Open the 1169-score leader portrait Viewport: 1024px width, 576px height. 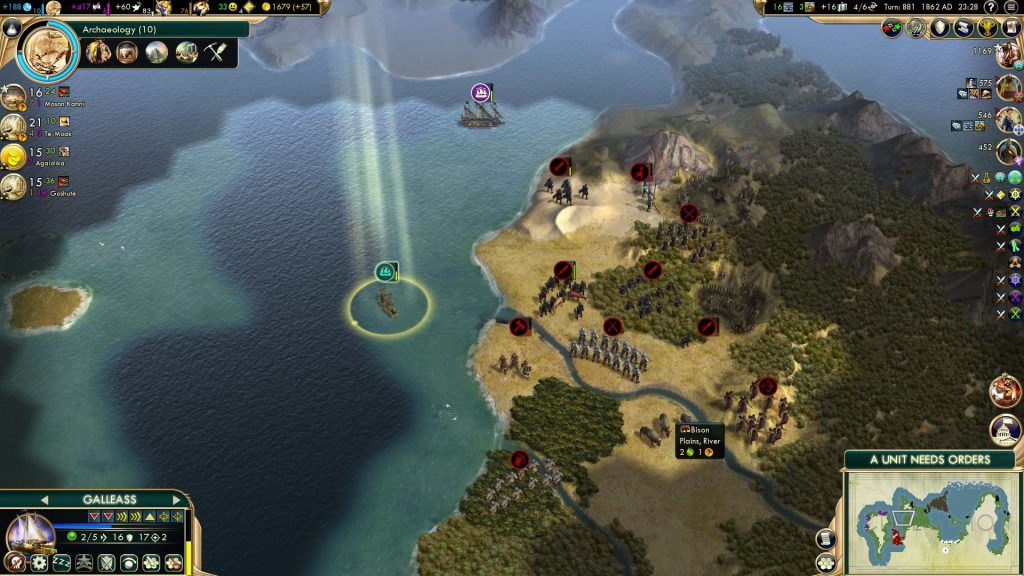coord(1008,56)
